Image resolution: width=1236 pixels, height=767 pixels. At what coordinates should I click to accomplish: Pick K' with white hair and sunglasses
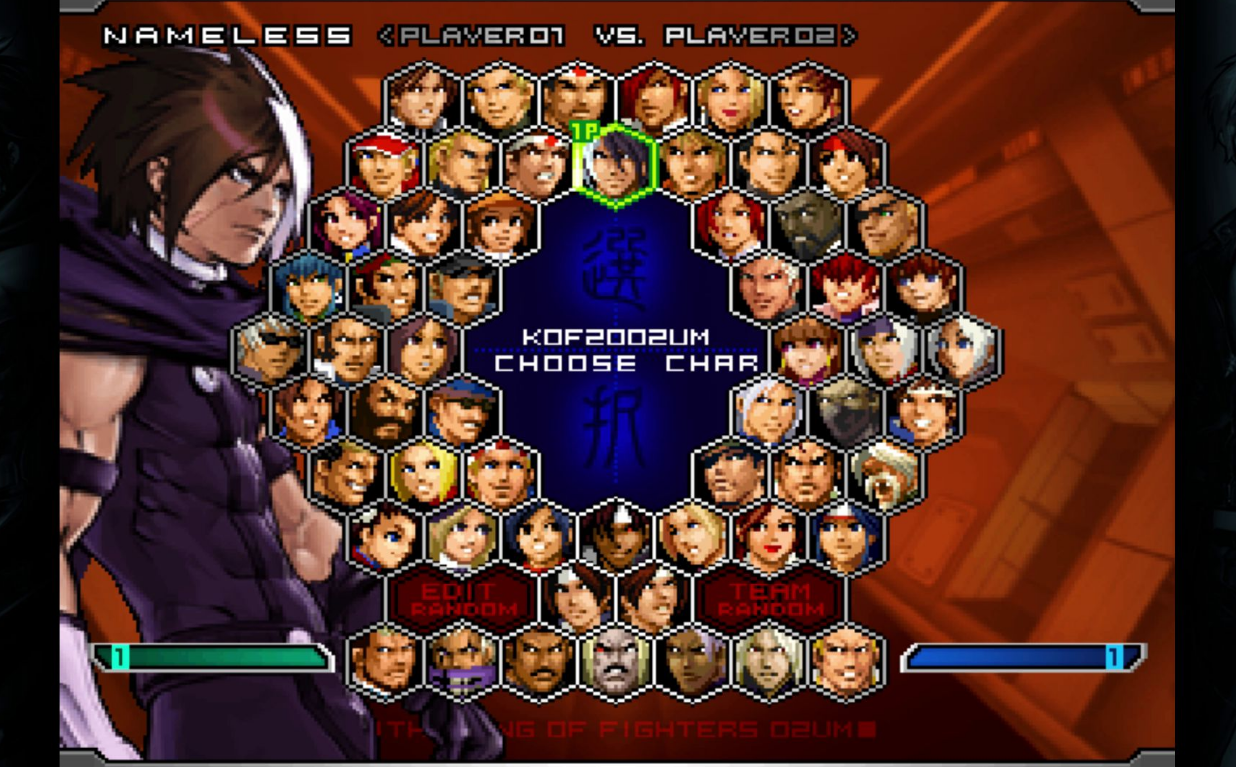(269, 350)
